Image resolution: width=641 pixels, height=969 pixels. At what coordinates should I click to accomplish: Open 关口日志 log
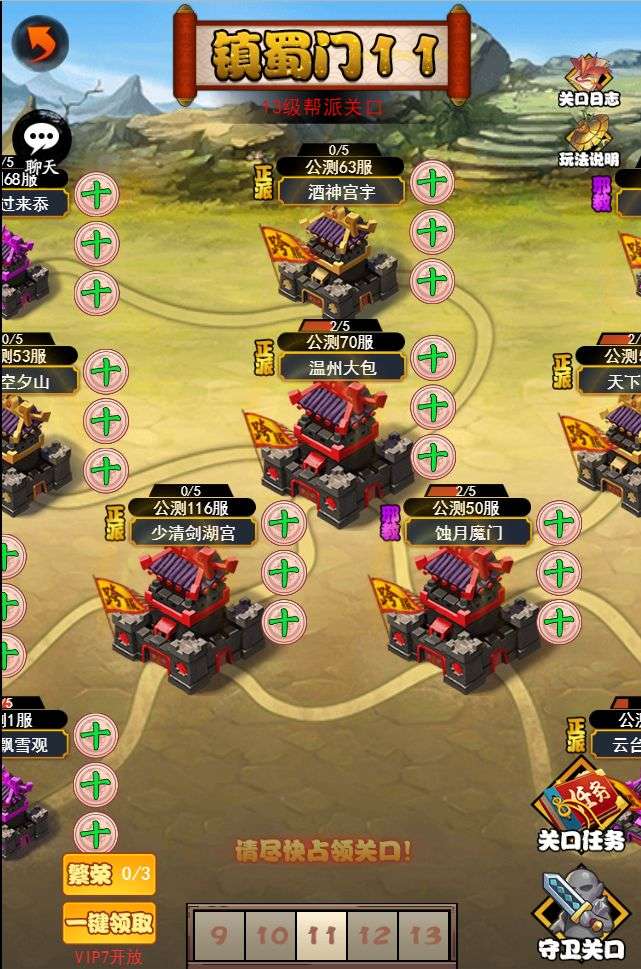point(588,80)
